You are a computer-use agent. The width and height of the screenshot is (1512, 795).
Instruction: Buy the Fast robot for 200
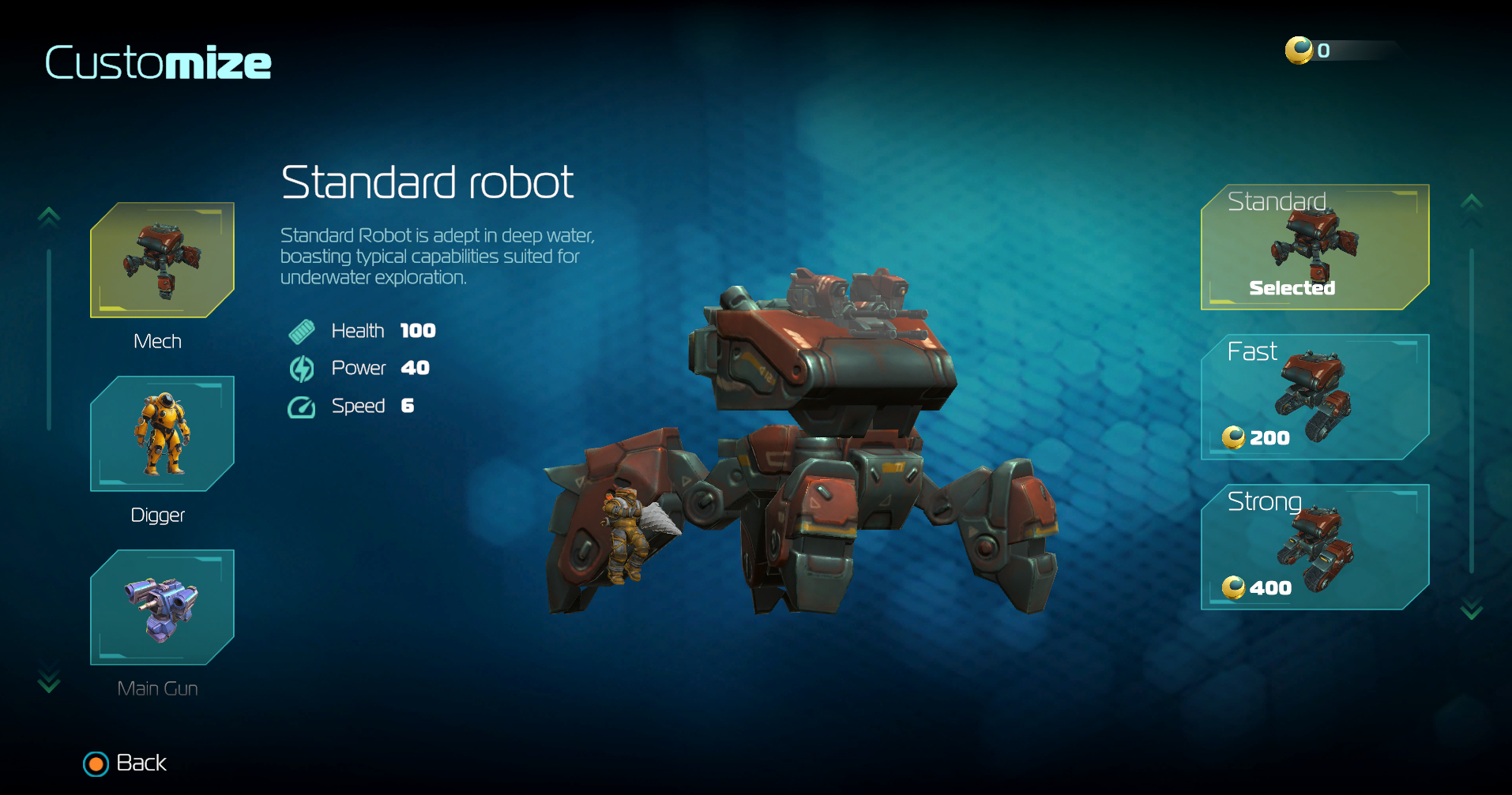tap(1315, 397)
